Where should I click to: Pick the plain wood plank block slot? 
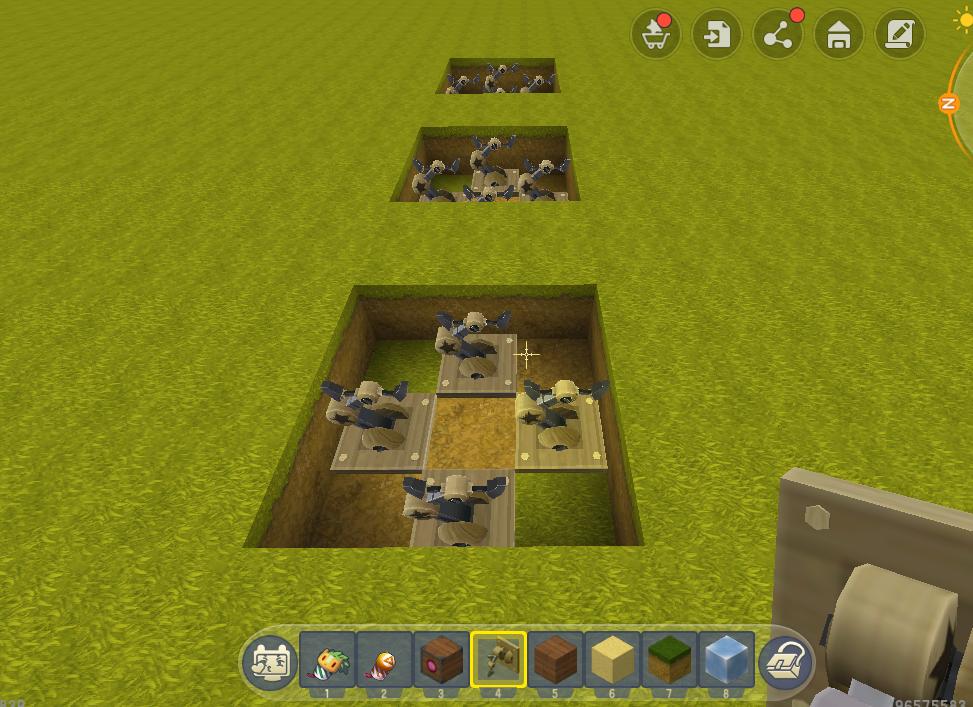point(556,660)
